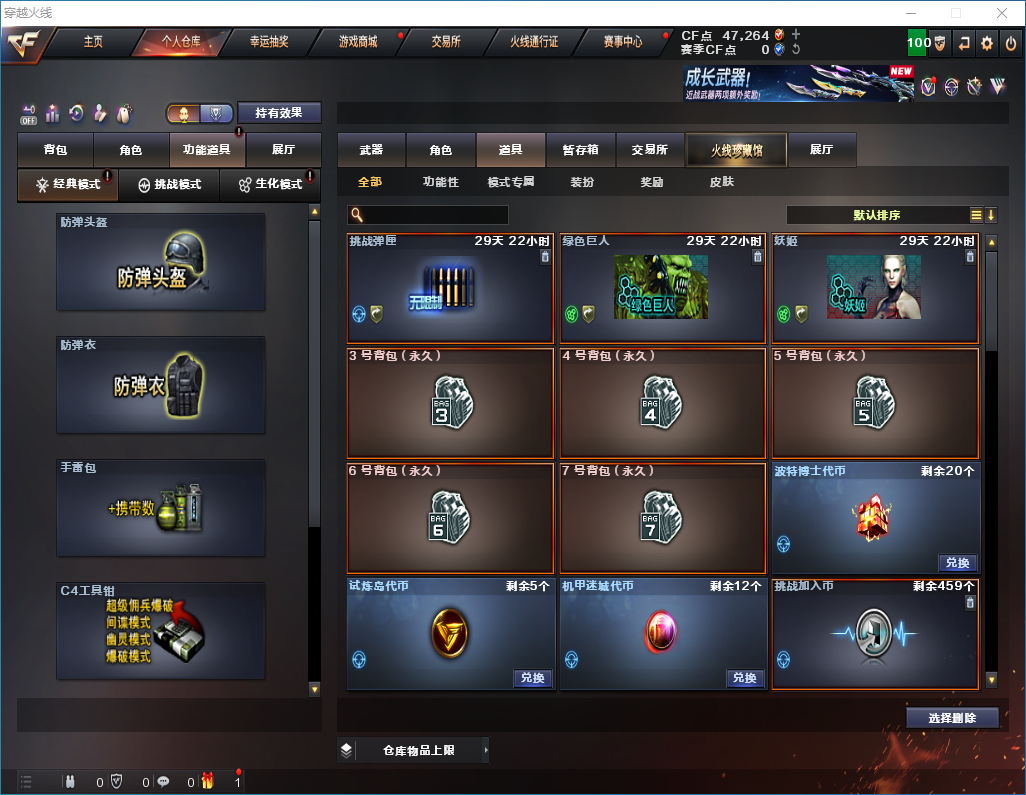Select the 防弹头盔 helmet item
The image size is (1026, 795).
pyautogui.click(x=161, y=262)
